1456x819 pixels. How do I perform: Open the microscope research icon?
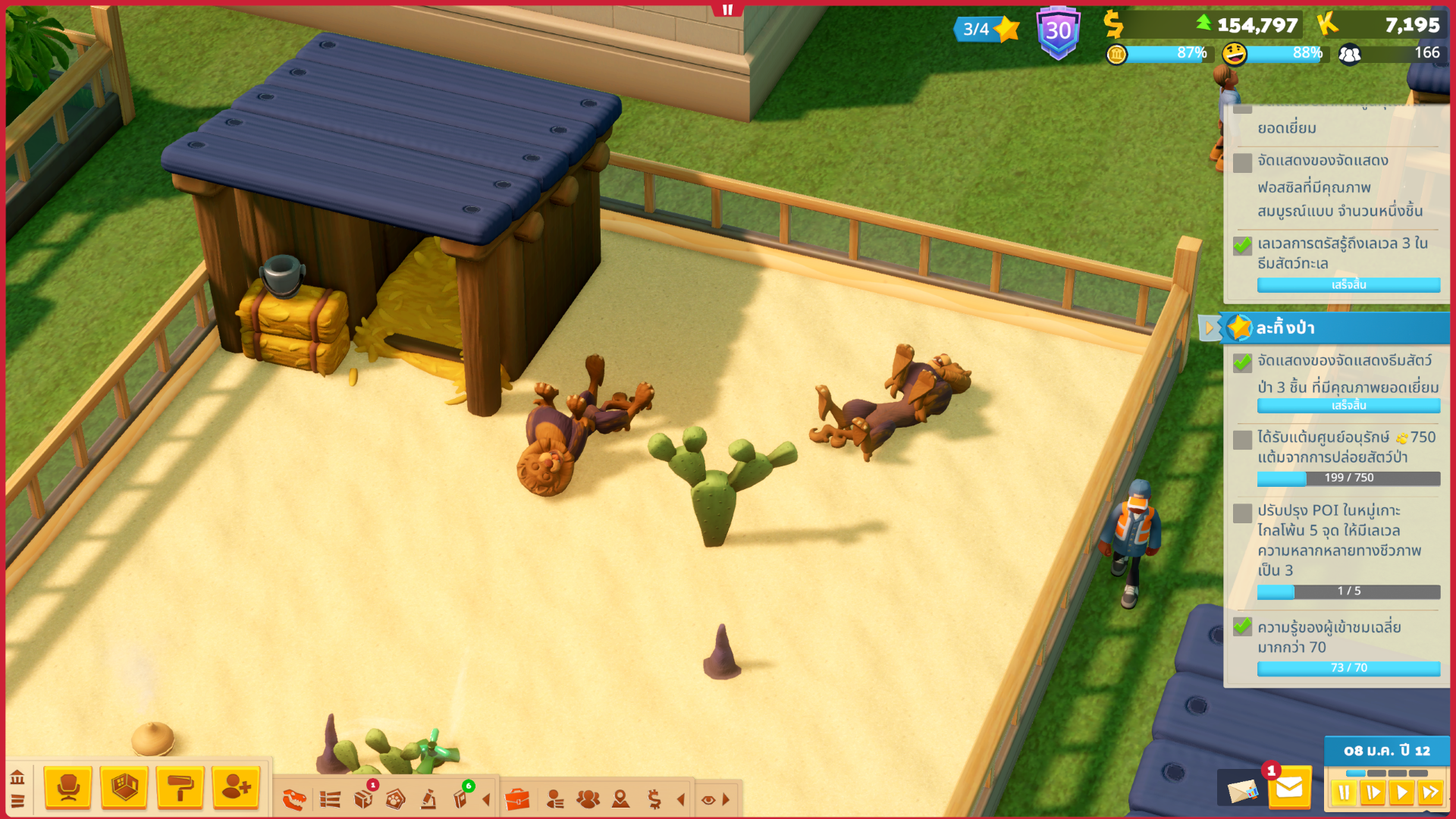[x=428, y=799]
